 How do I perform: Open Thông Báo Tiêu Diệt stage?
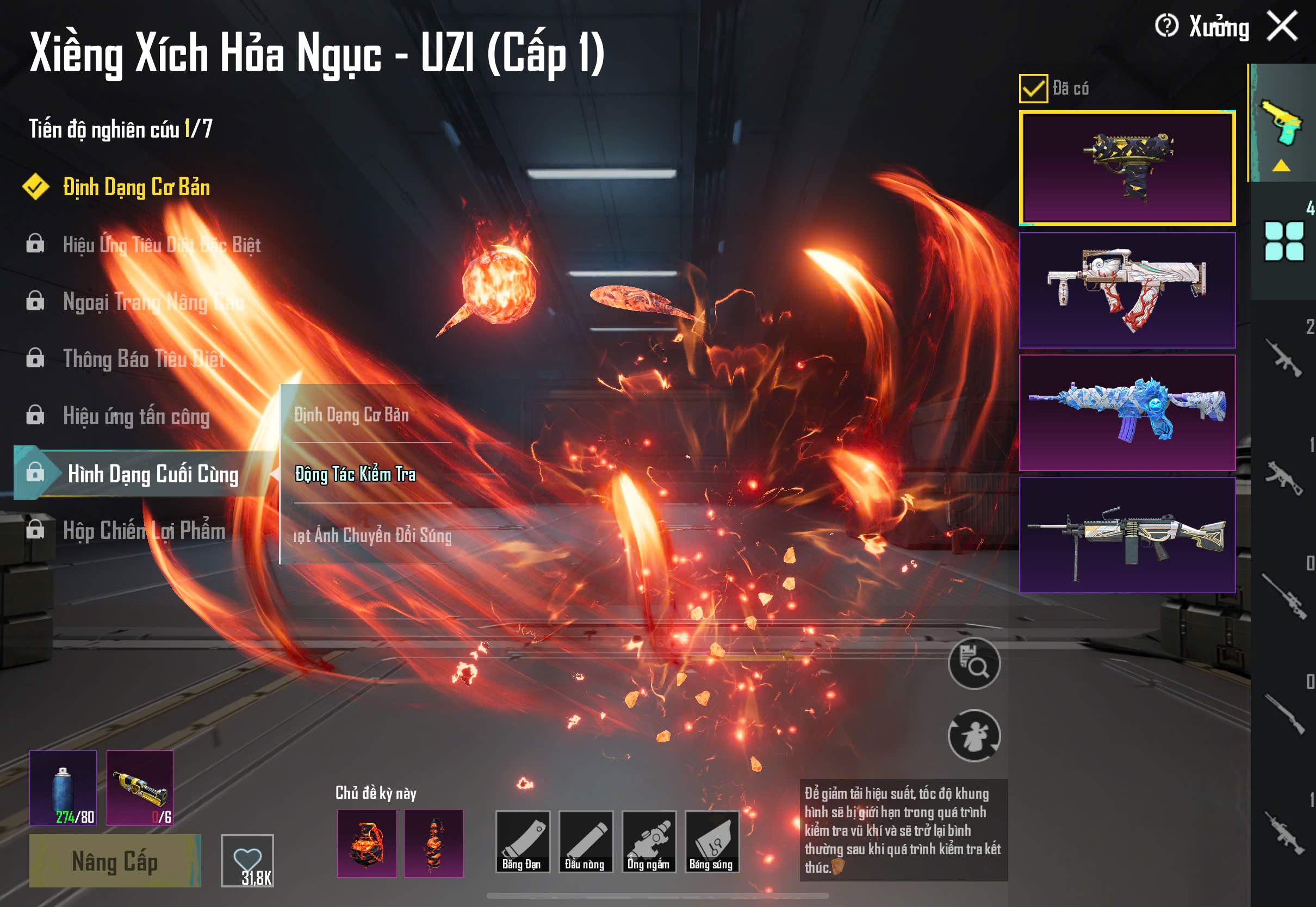coord(144,359)
